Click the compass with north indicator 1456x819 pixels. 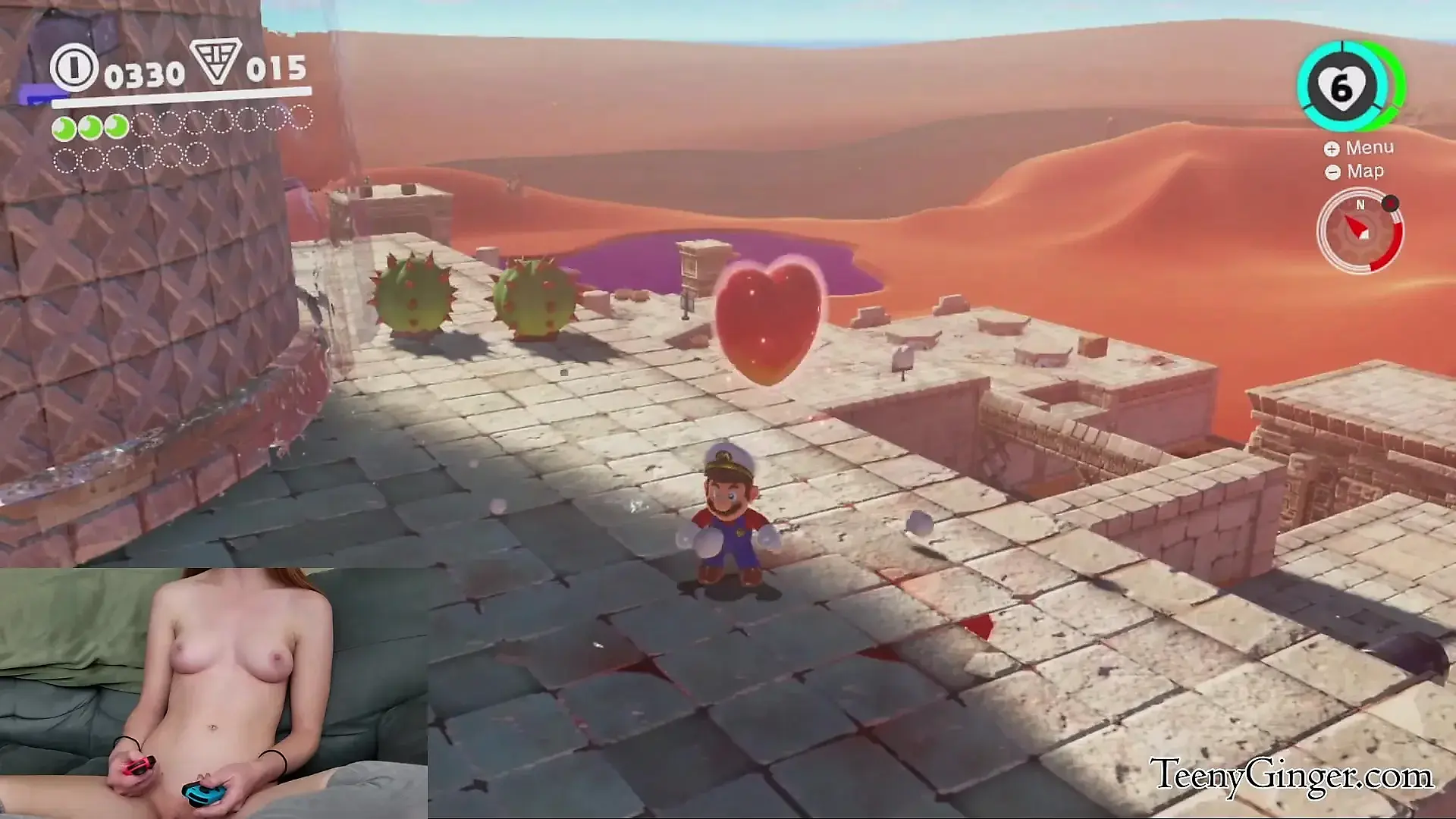1360,231
